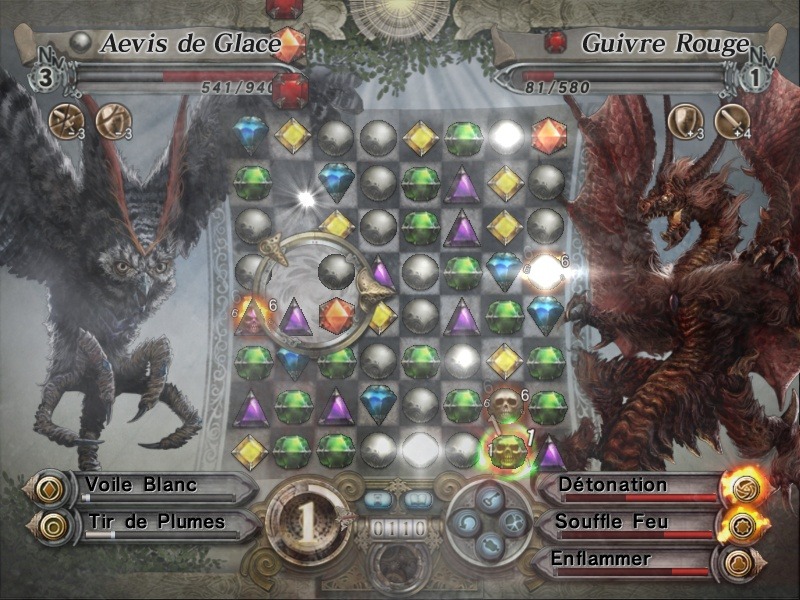Open the book icon below the board
800x600 pixels.
(417, 499)
